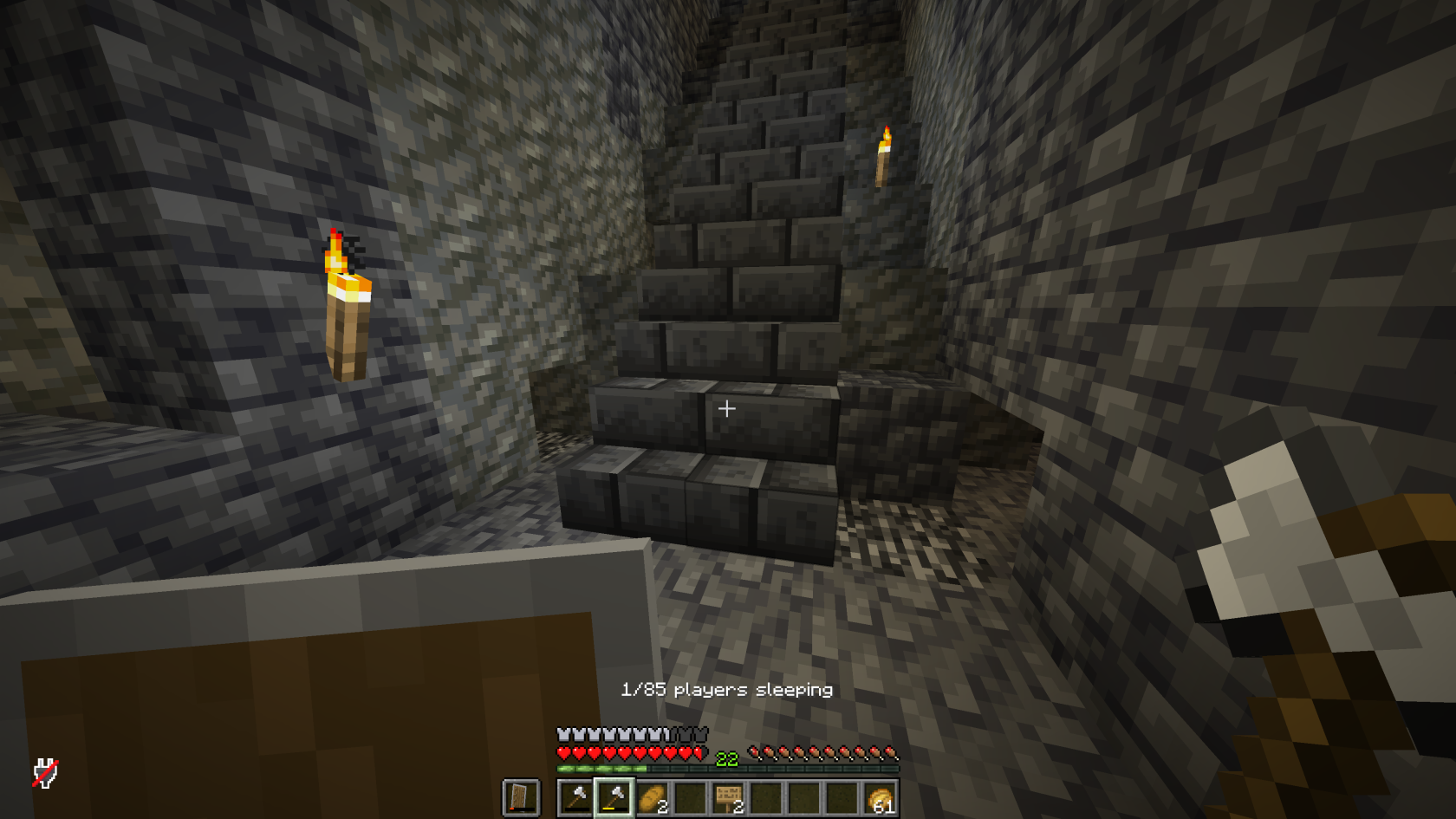Pick the hotbar stack of 61 items
The height and width of the screenshot is (819, 1456).
pyautogui.click(x=880, y=797)
